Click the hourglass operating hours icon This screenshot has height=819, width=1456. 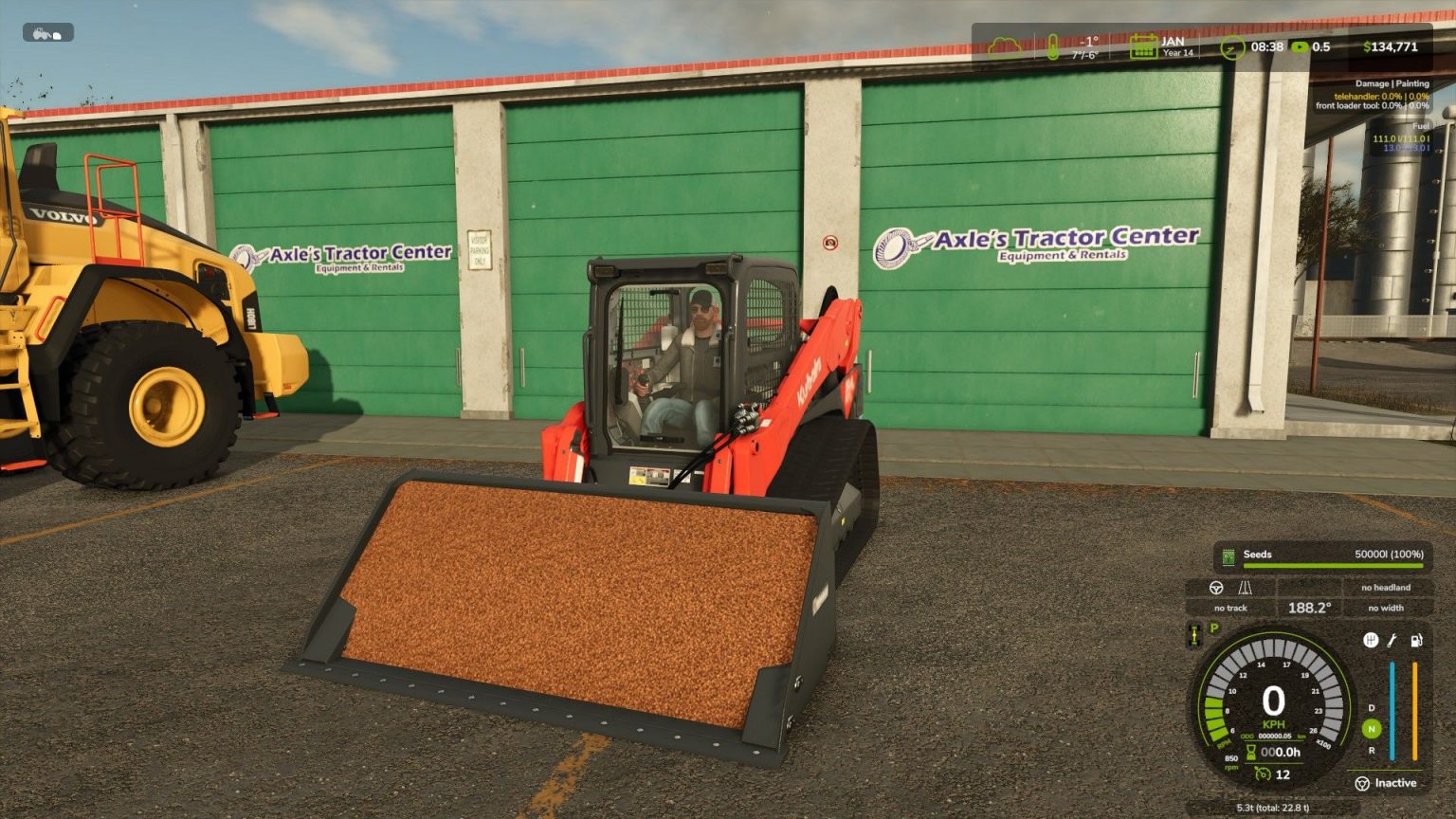1250,752
